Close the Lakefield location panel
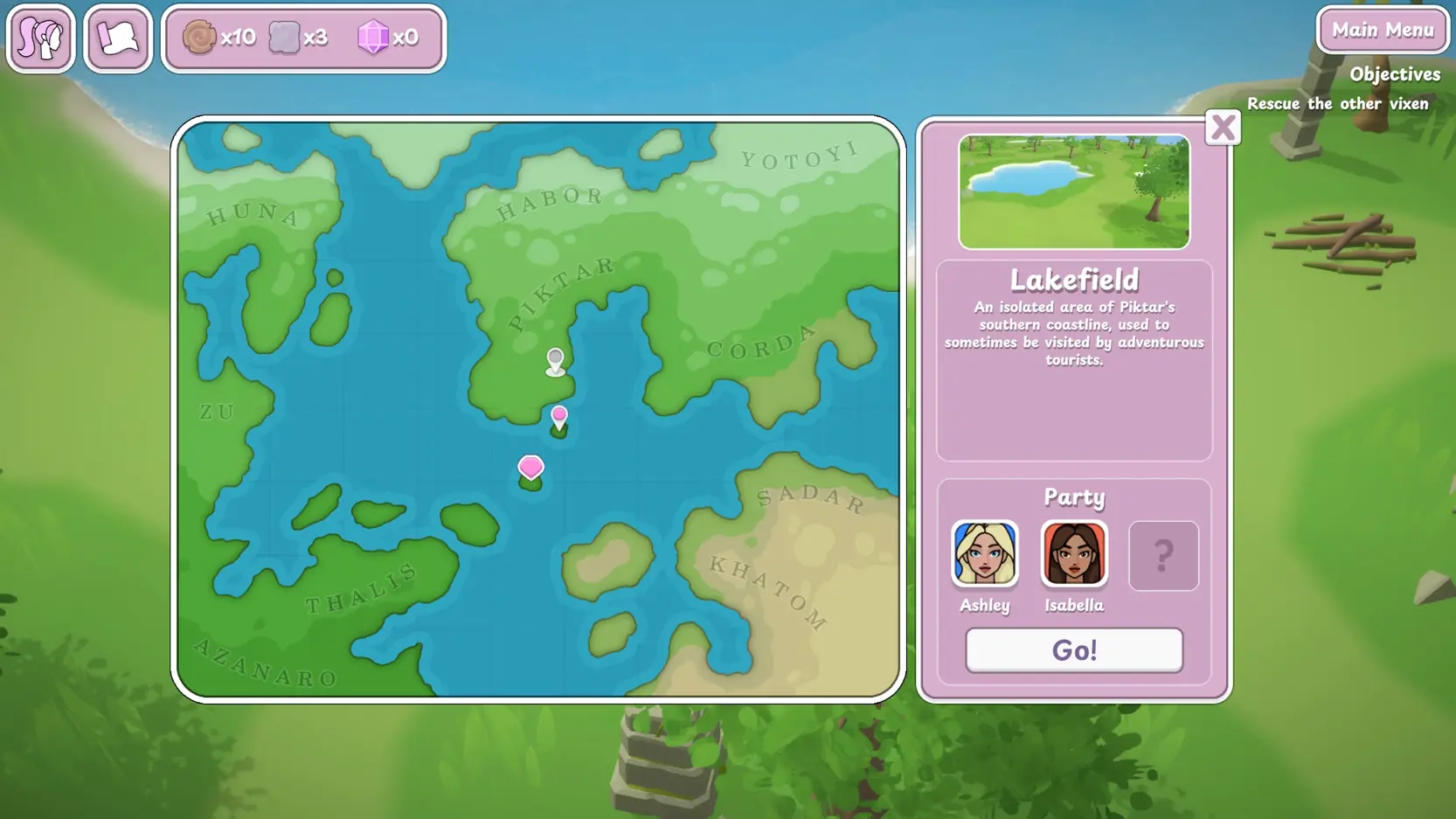The width and height of the screenshot is (1456, 819). (1222, 128)
